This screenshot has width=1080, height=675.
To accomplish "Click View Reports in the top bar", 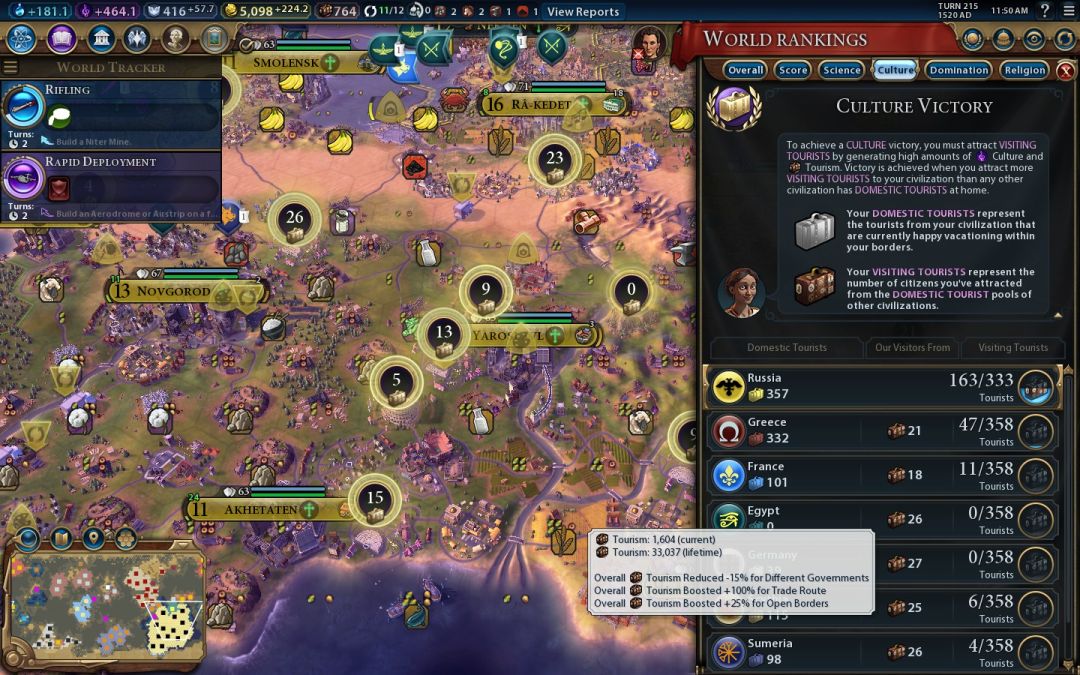I will tap(583, 11).
